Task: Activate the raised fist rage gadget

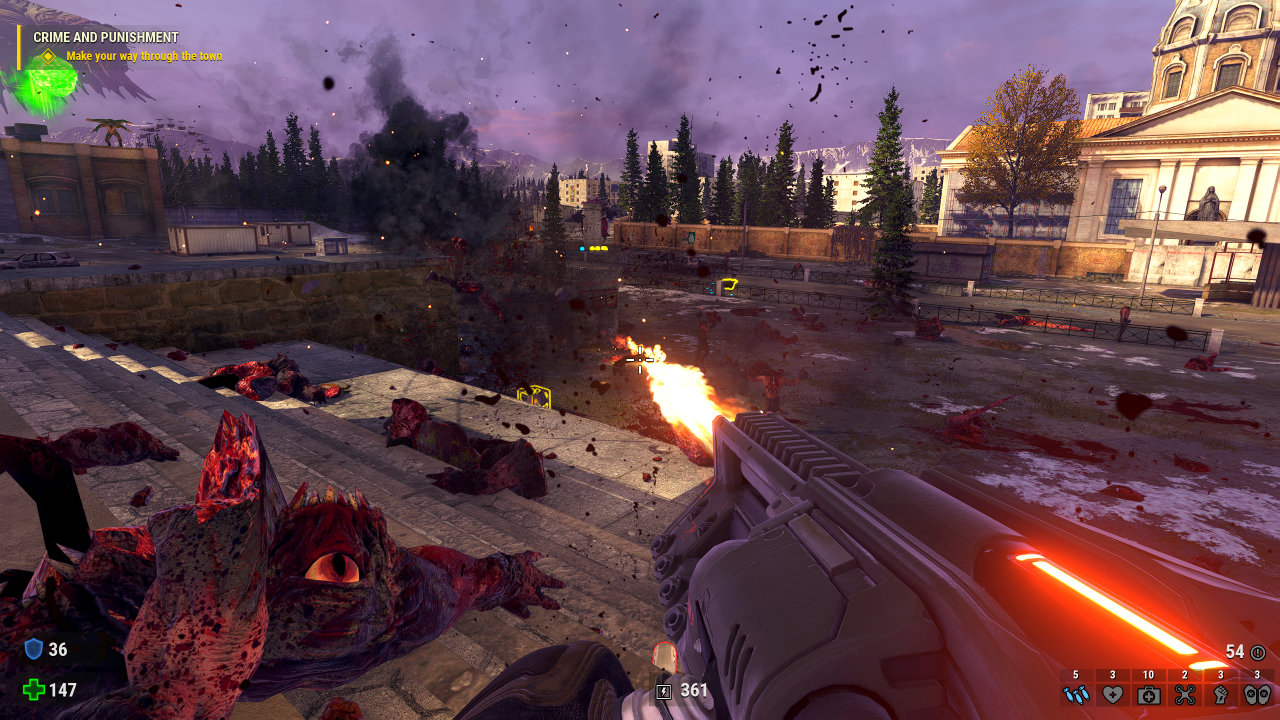Action: click(x=1221, y=694)
